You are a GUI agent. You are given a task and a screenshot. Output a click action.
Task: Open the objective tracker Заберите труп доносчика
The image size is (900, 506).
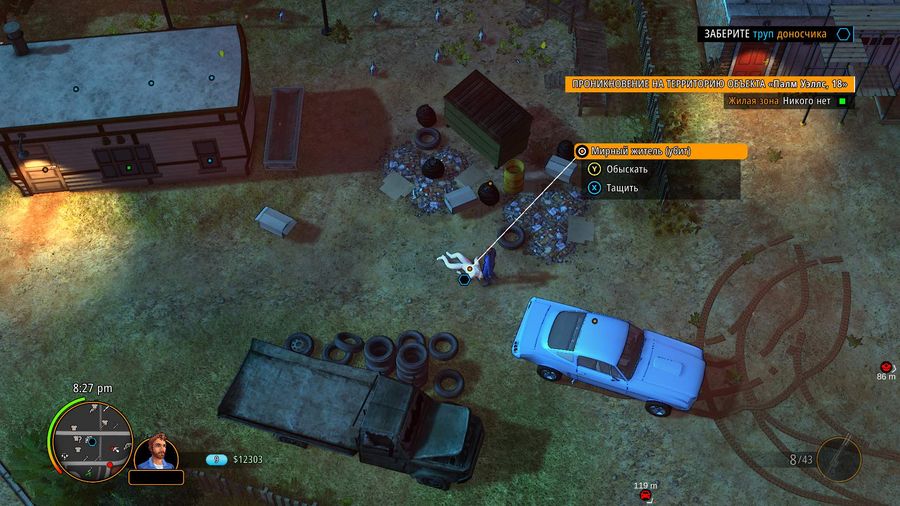click(775, 33)
